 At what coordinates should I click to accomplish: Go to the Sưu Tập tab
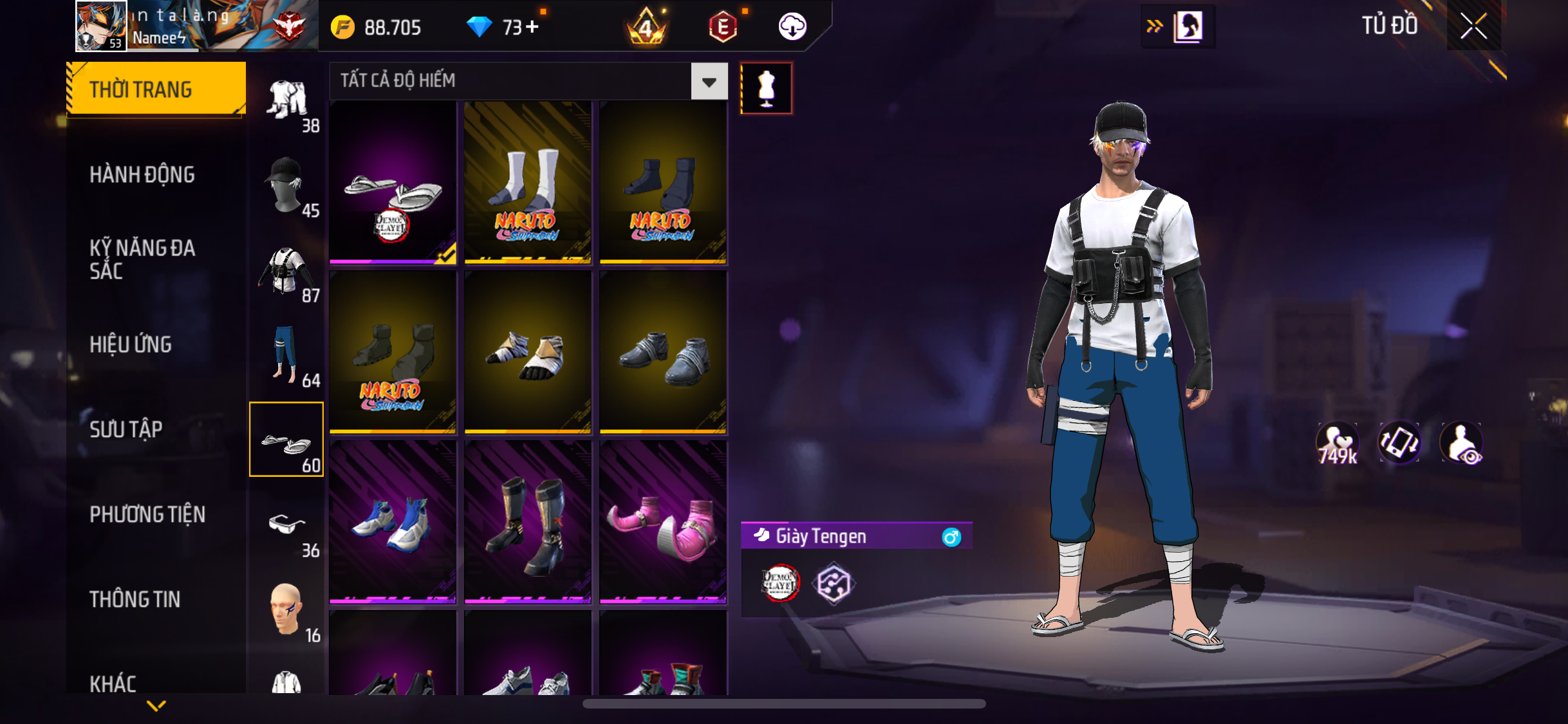[126, 429]
